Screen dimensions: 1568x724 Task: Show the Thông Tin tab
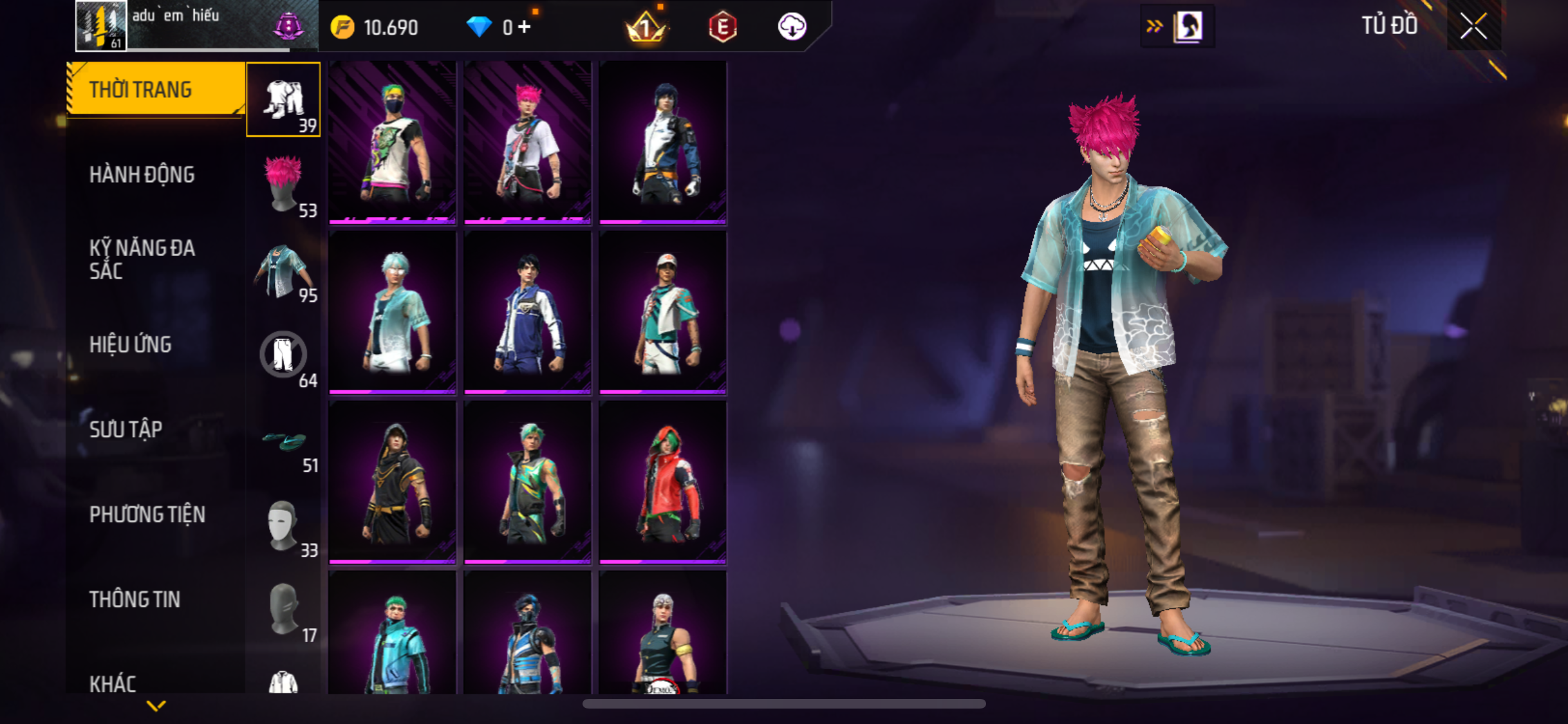pyautogui.click(x=135, y=599)
